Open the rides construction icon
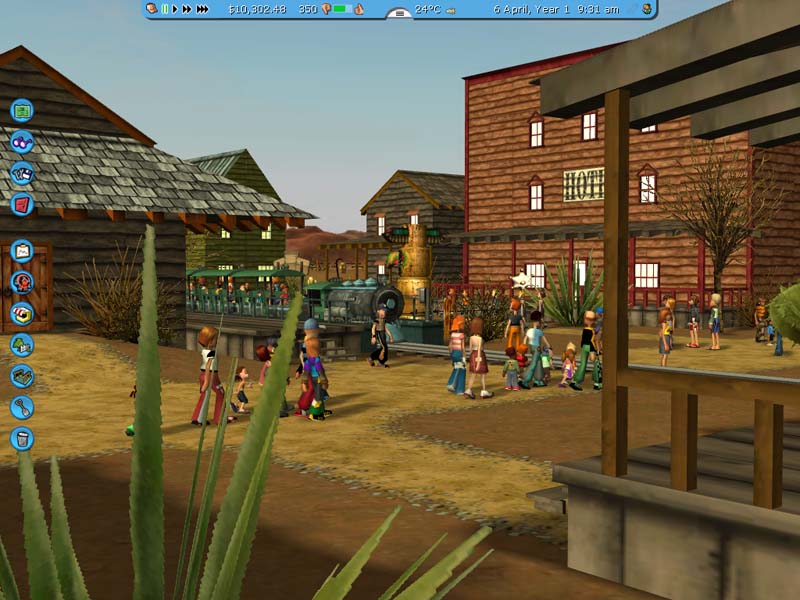 22,282
